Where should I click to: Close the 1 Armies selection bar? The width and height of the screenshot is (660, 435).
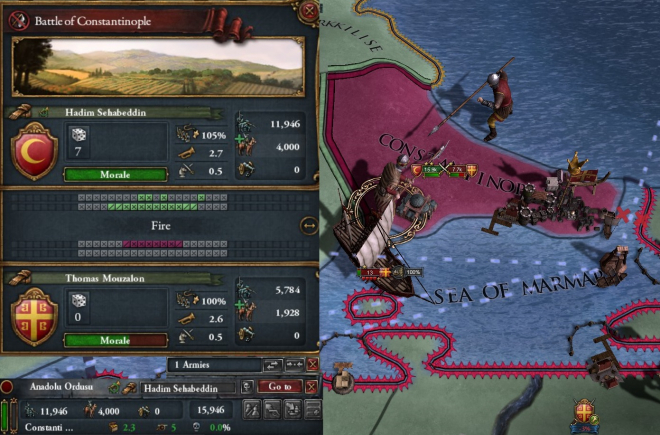tap(312, 366)
